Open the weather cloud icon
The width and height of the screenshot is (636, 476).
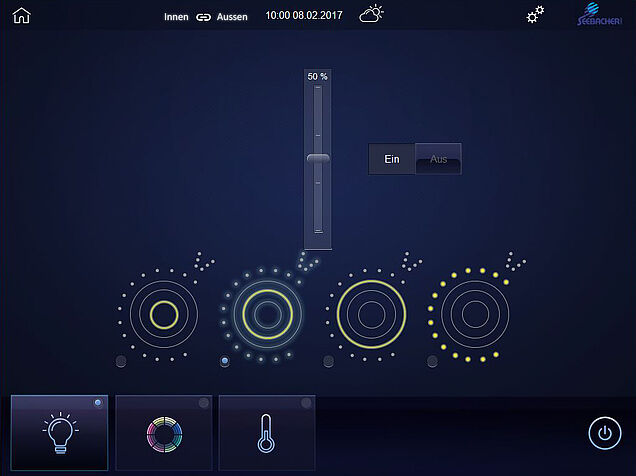click(372, 14)
